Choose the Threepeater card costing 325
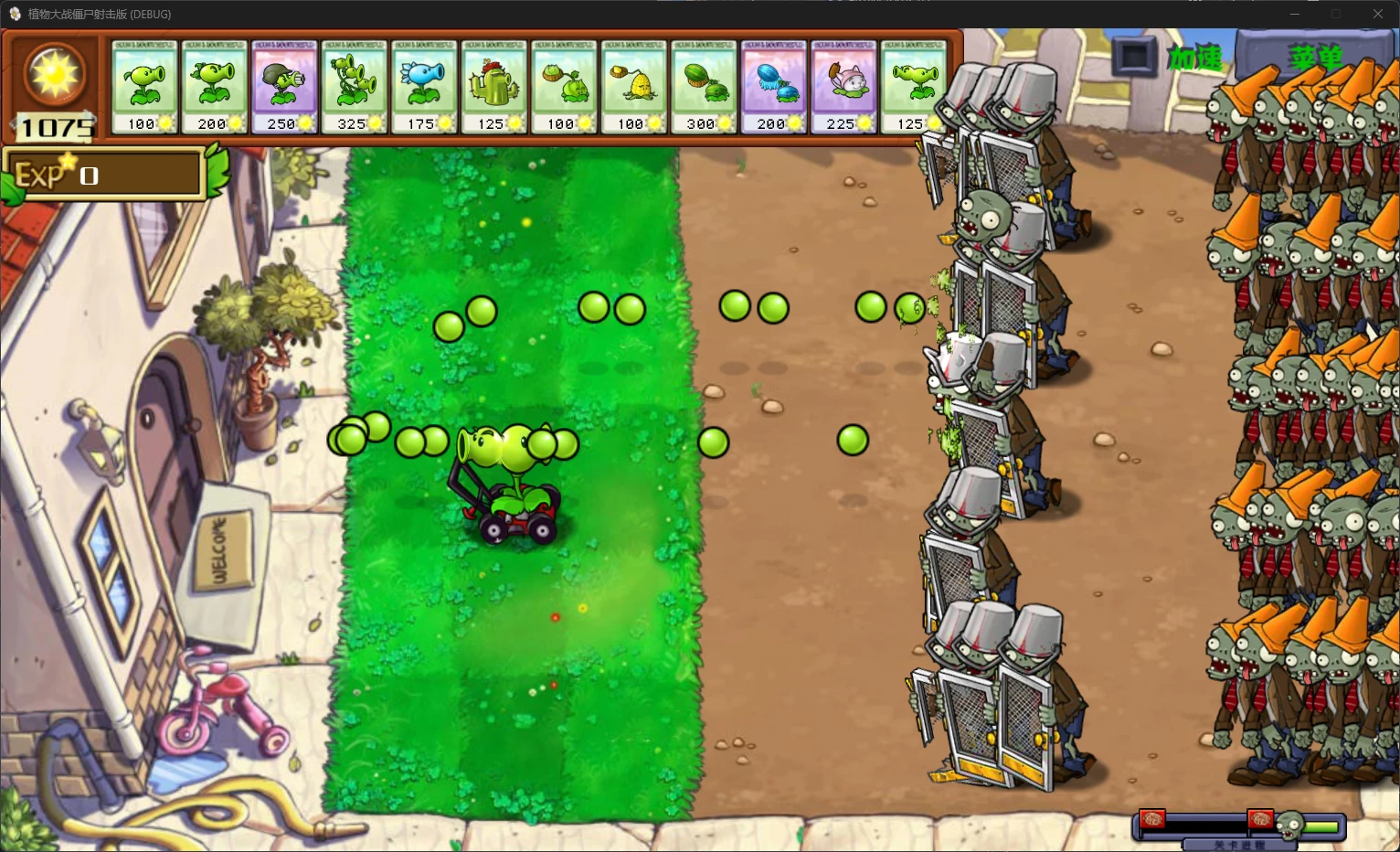This screenshot has height=852, width=1400. click(x=354, y=87)
